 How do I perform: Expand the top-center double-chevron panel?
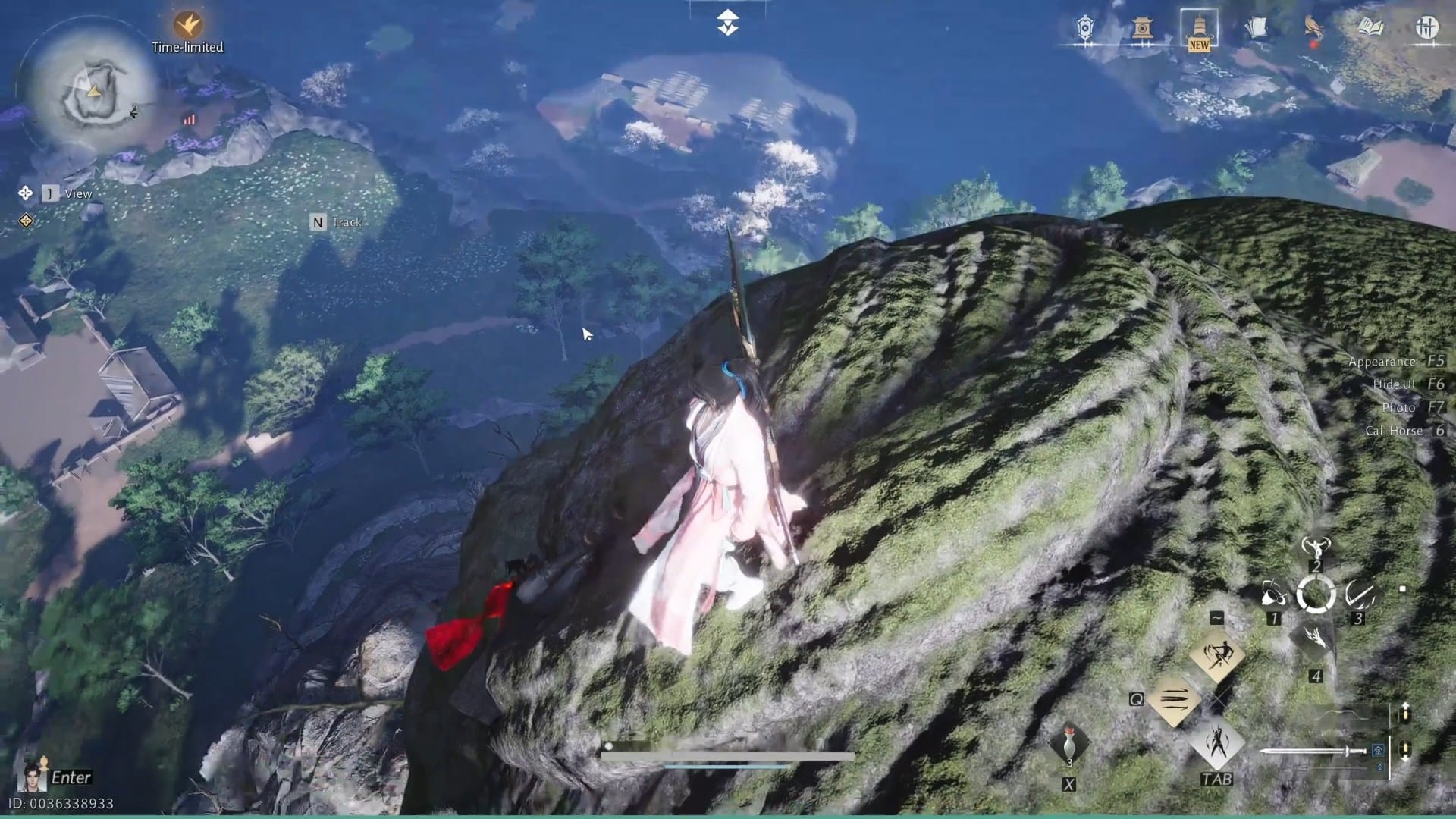[726, 23]
